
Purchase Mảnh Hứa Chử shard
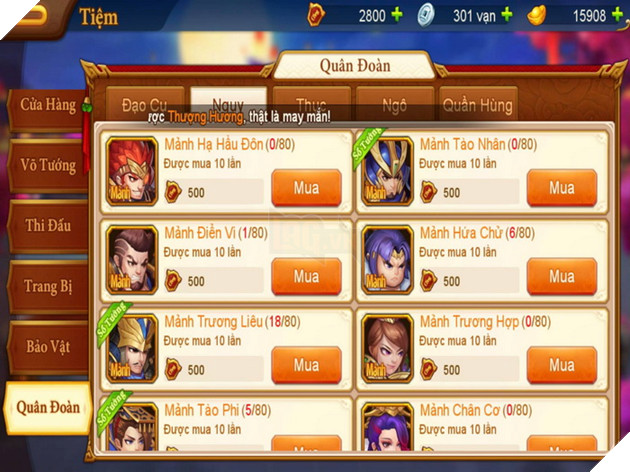561,276
